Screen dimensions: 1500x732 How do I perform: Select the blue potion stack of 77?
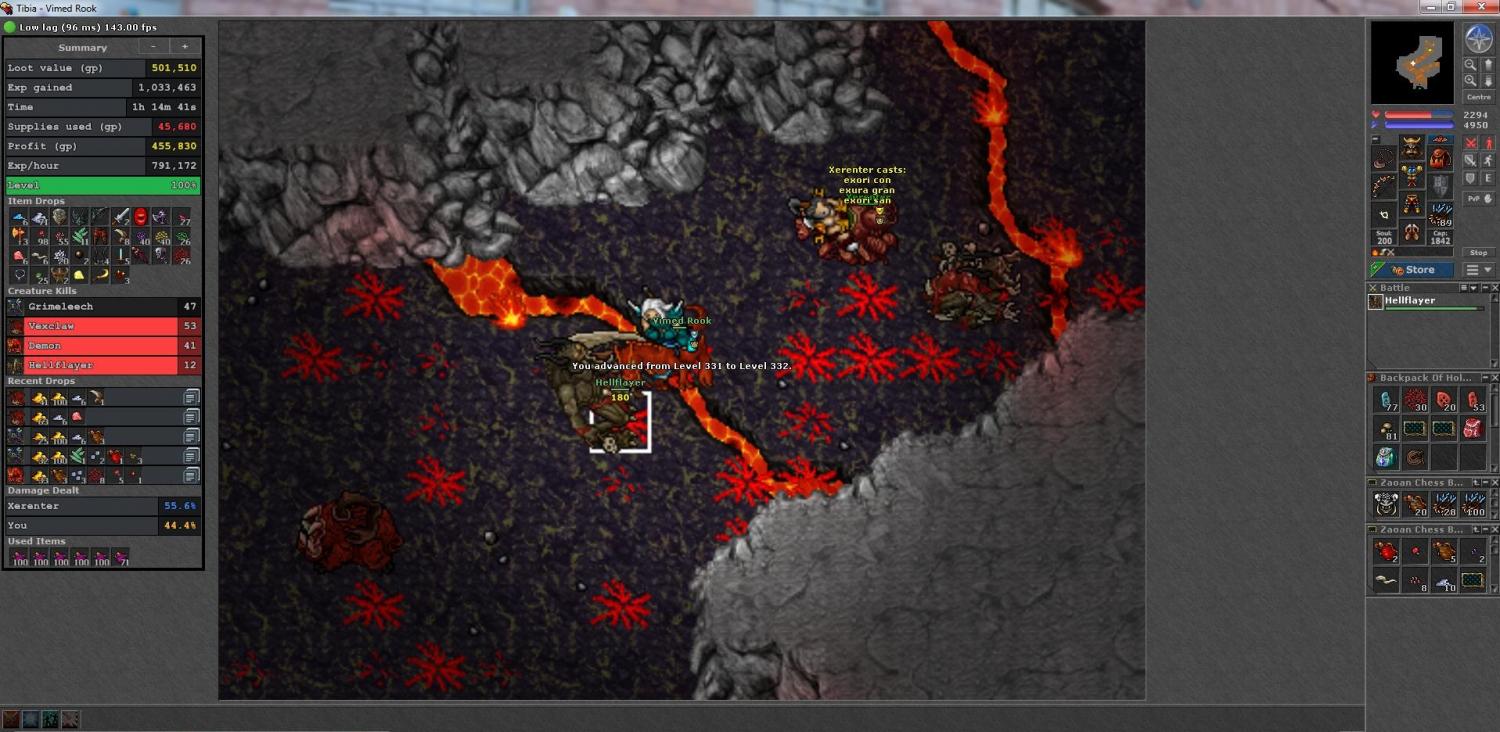1386,401
